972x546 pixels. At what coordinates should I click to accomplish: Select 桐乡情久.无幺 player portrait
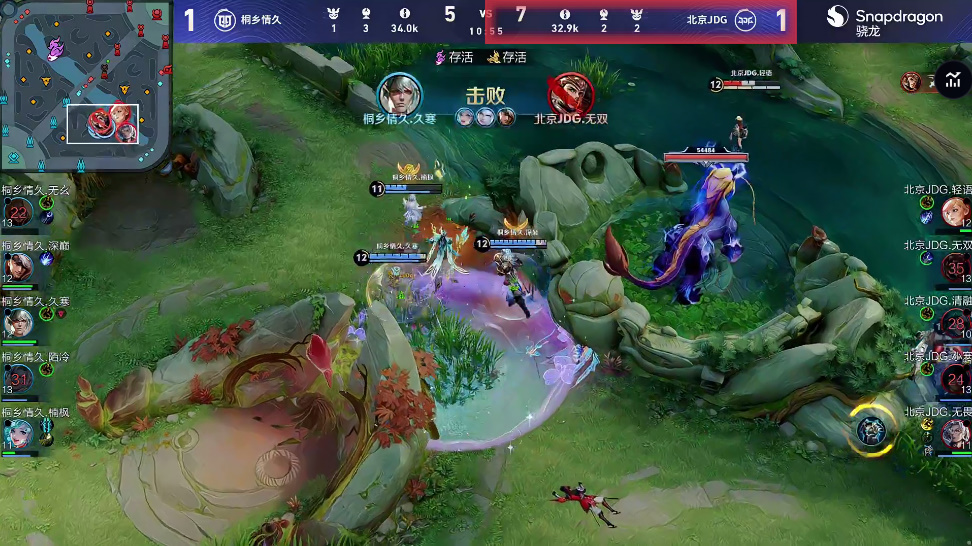19,211
